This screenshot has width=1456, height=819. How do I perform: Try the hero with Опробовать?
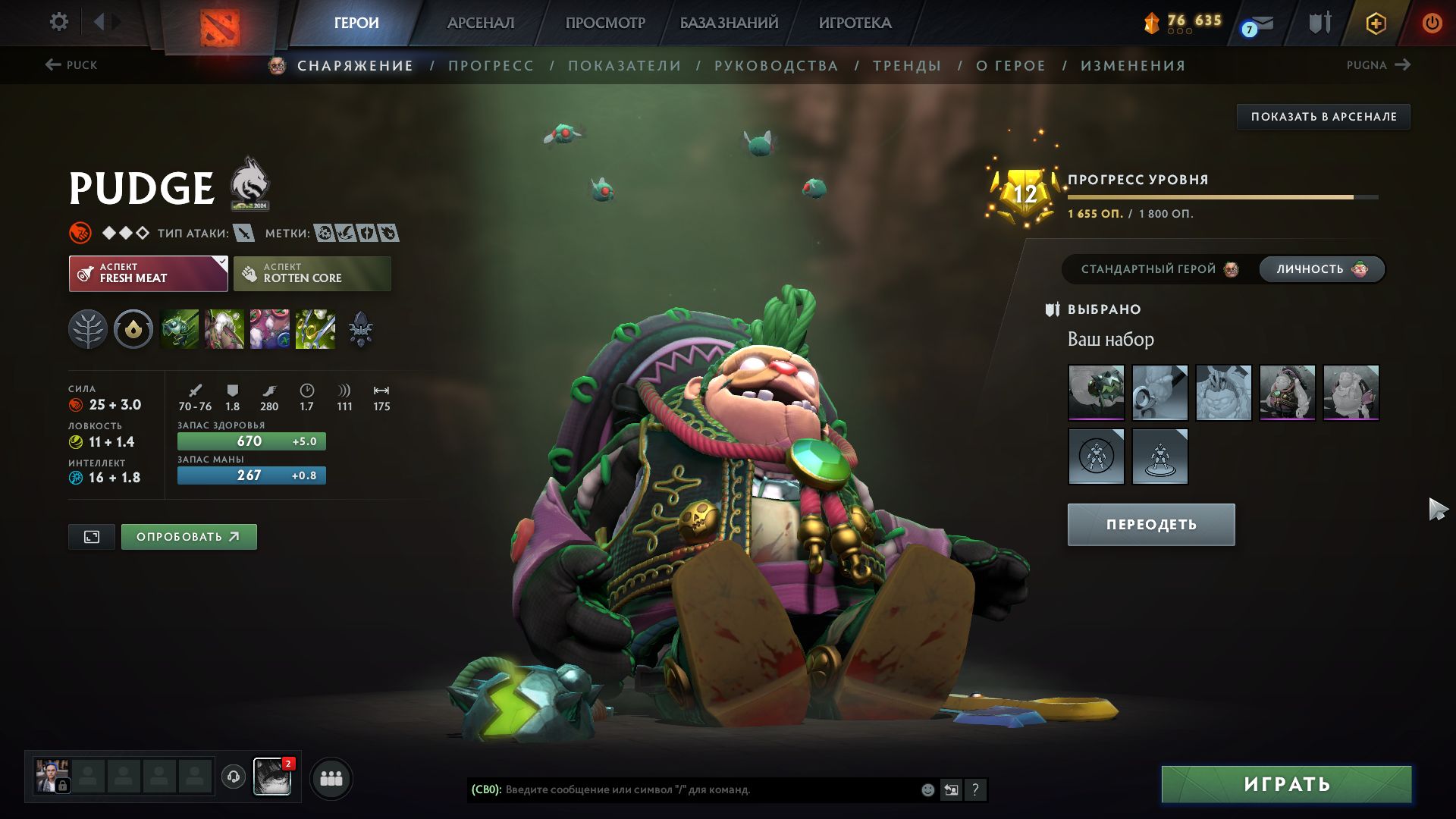coord(188,537)
